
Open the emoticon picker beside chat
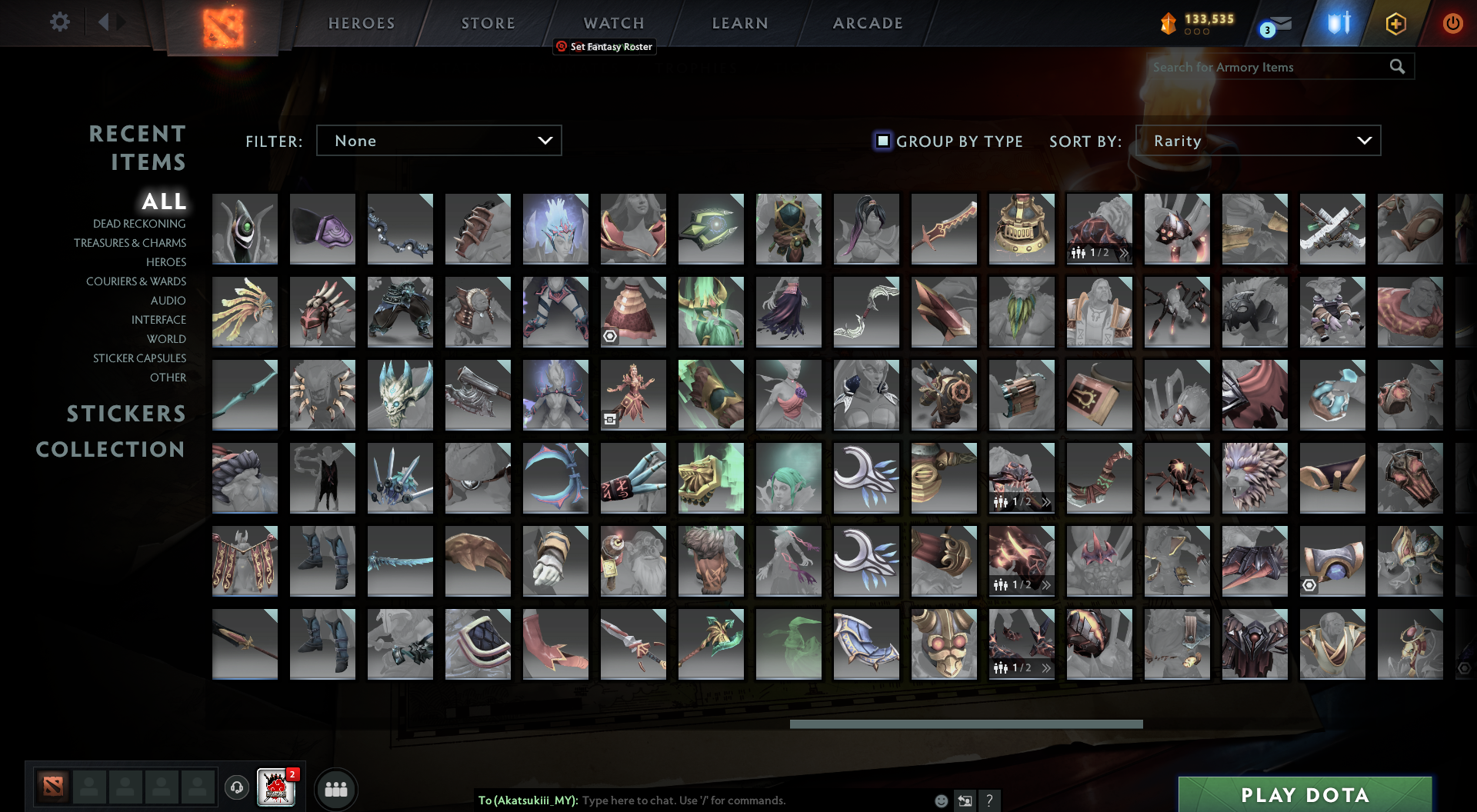940,800
